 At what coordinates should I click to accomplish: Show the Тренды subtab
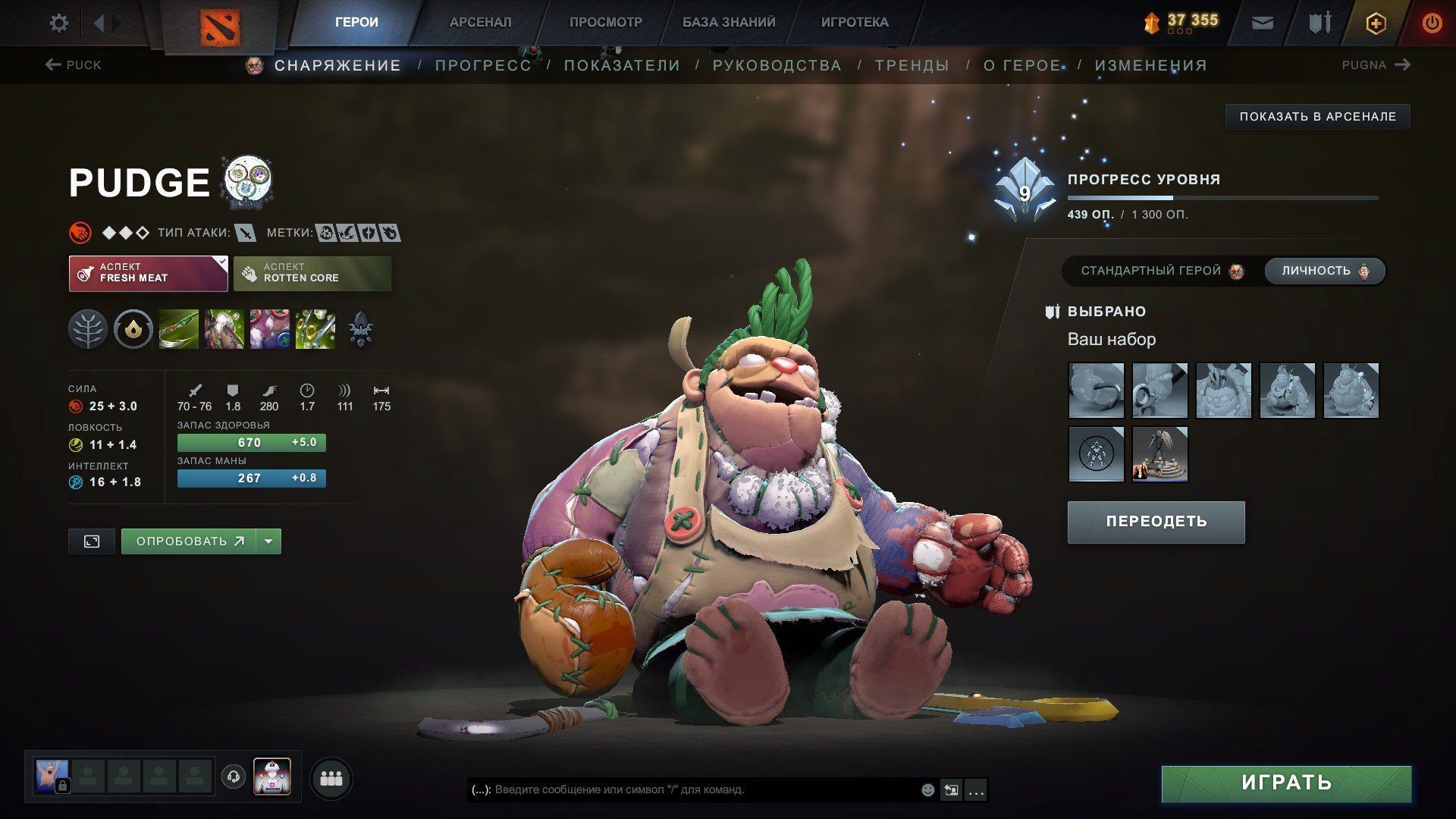tap(912, 66)
